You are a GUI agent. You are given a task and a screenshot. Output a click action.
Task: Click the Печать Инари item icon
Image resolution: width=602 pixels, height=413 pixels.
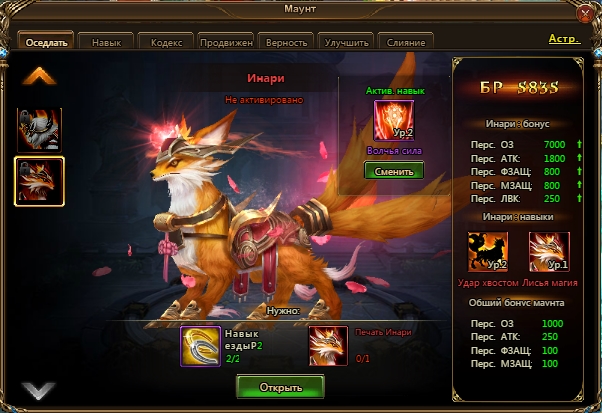(x=328, y=346)
